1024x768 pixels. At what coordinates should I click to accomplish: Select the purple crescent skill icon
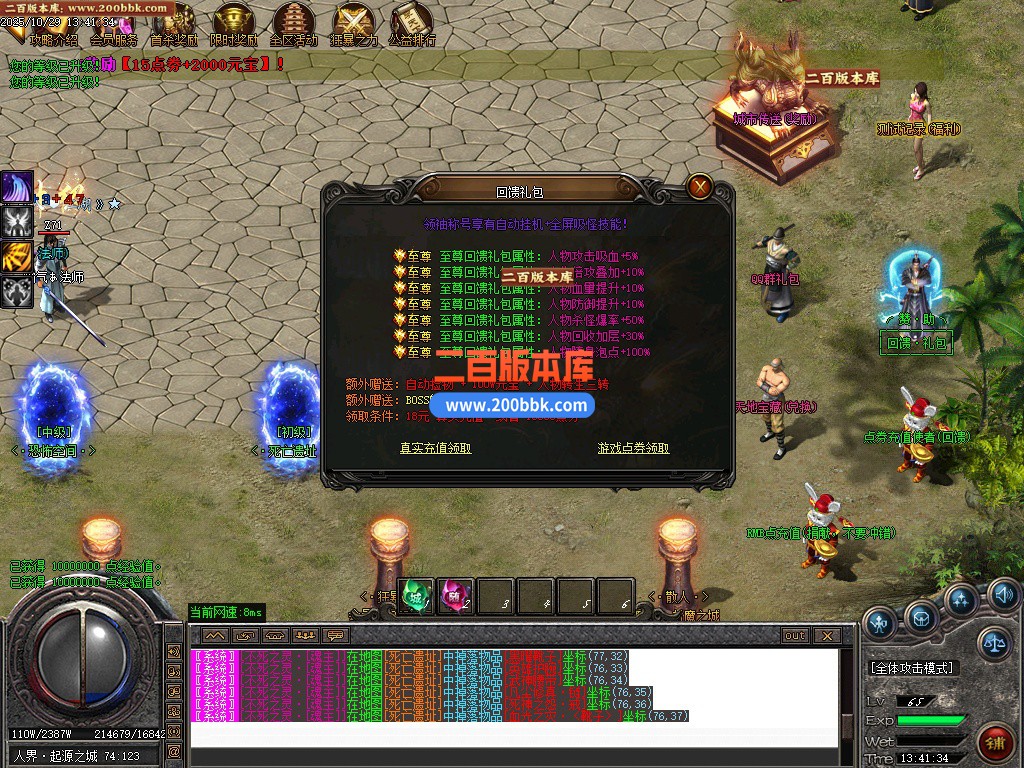[16, 187]
